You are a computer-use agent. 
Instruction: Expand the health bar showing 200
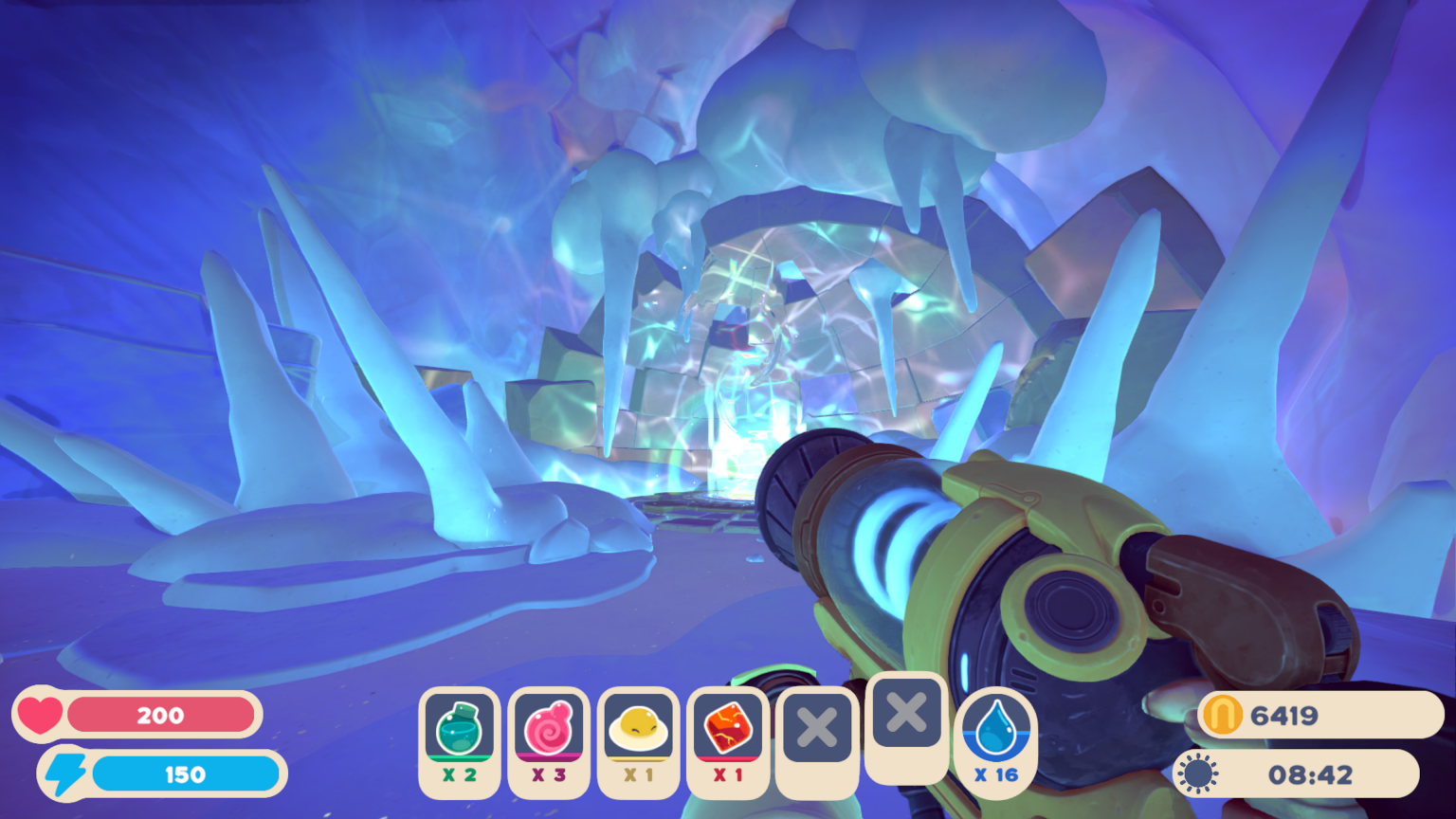click(161, 716)
